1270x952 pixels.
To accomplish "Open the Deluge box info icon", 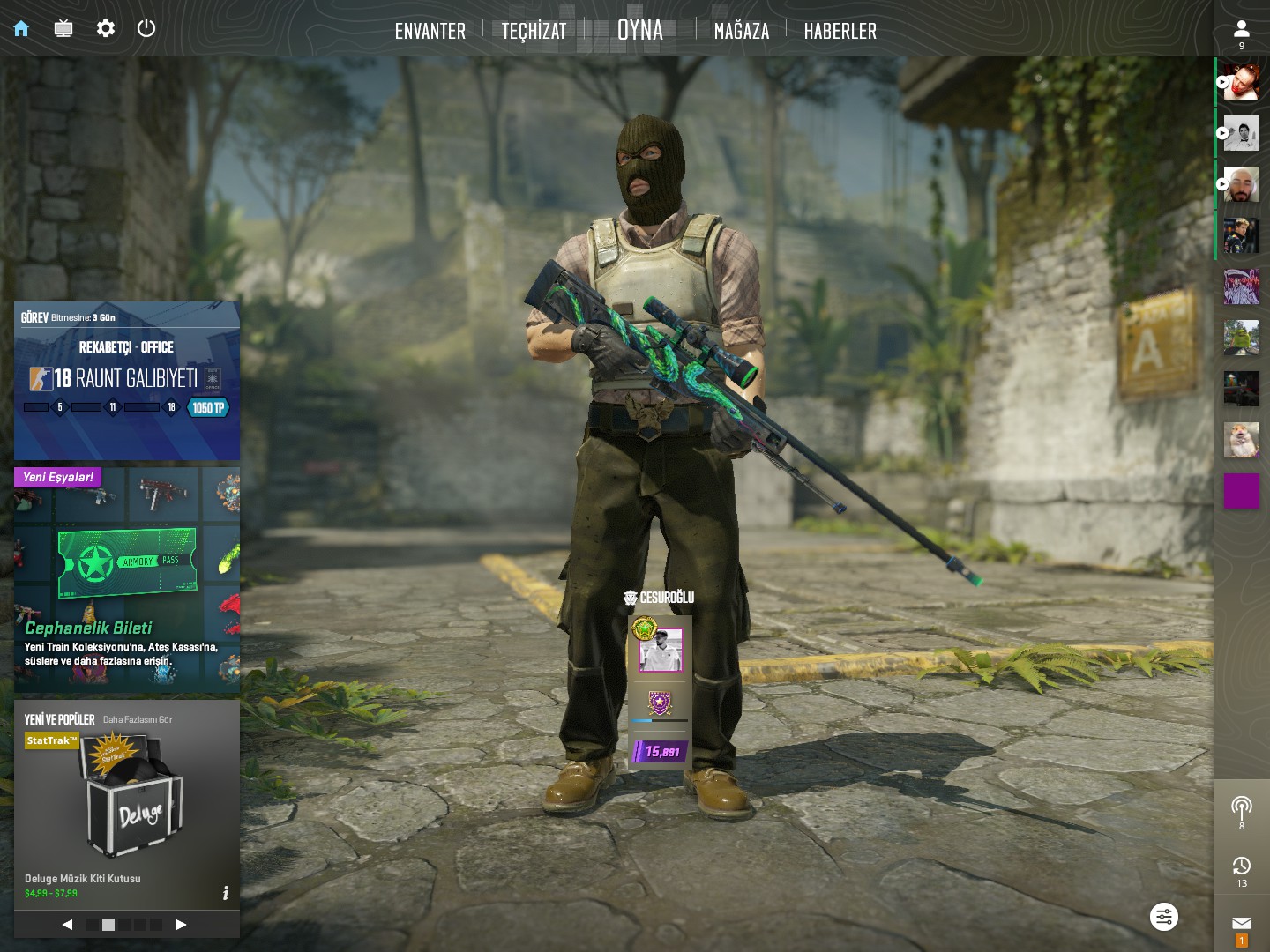I will point(226,893).
